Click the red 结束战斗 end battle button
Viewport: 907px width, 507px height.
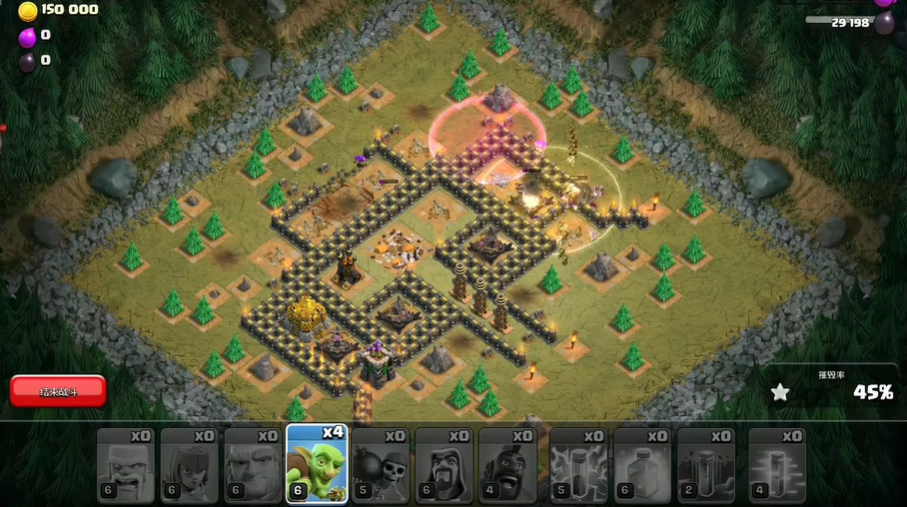[58, 390]
